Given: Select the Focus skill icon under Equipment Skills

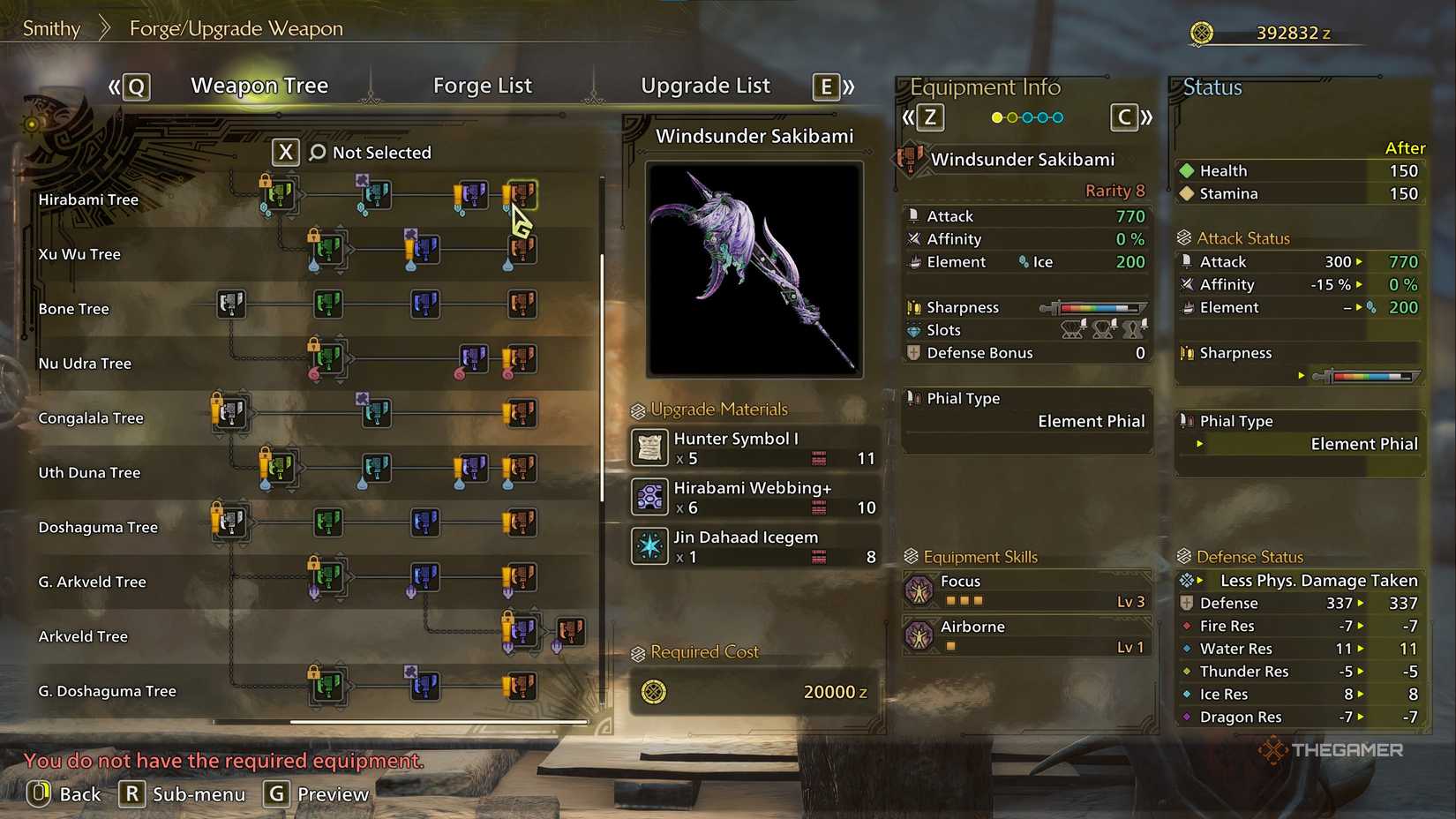Looking at the screenshot, I should (918, 590).
